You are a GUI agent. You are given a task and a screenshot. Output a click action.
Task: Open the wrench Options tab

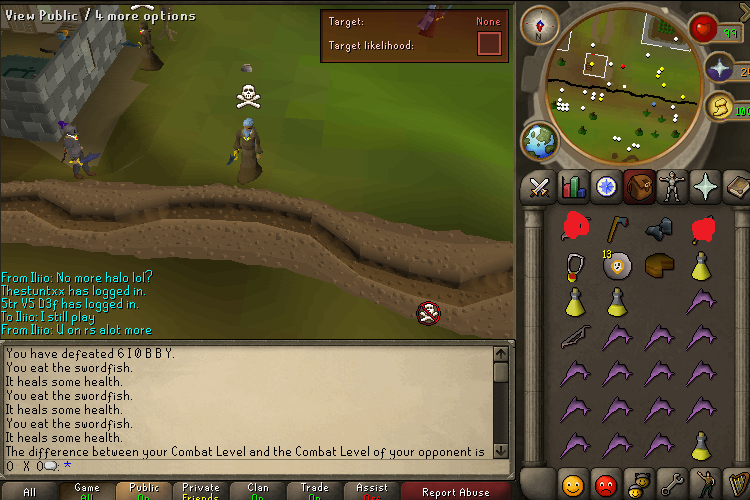click(x=671, y=483)
